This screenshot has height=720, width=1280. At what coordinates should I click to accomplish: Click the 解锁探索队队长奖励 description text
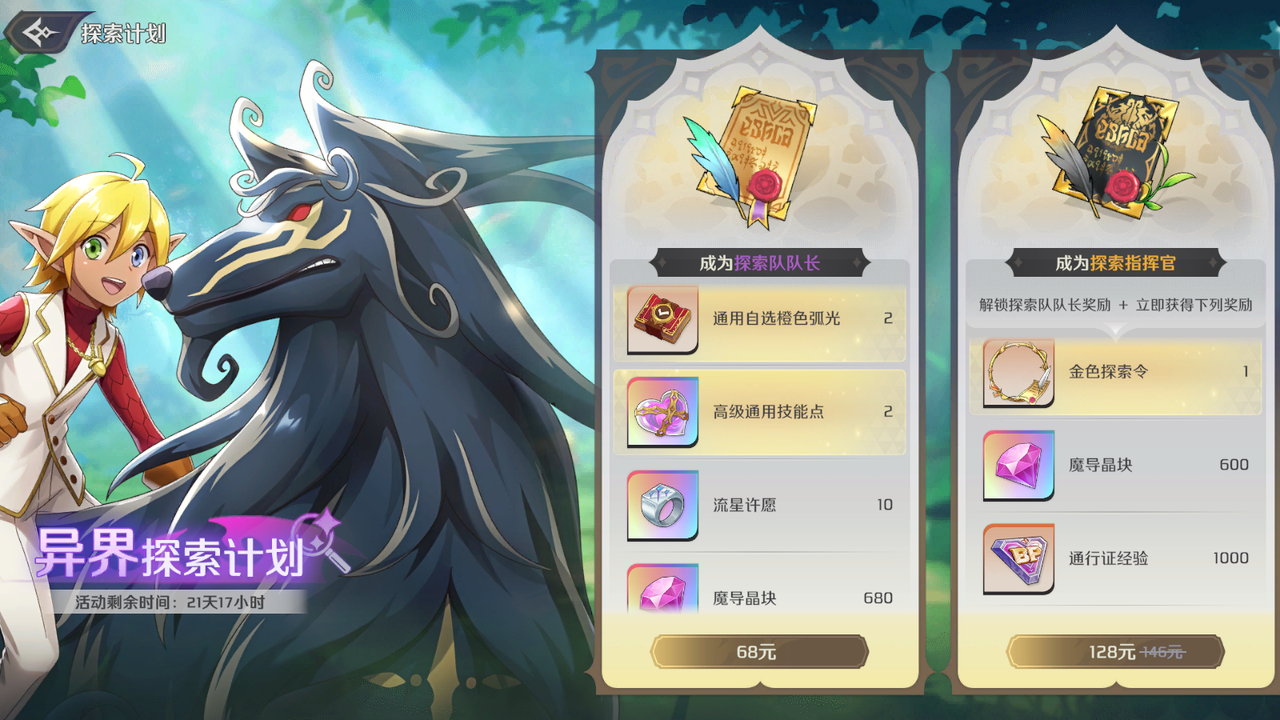pos(1117,304)
